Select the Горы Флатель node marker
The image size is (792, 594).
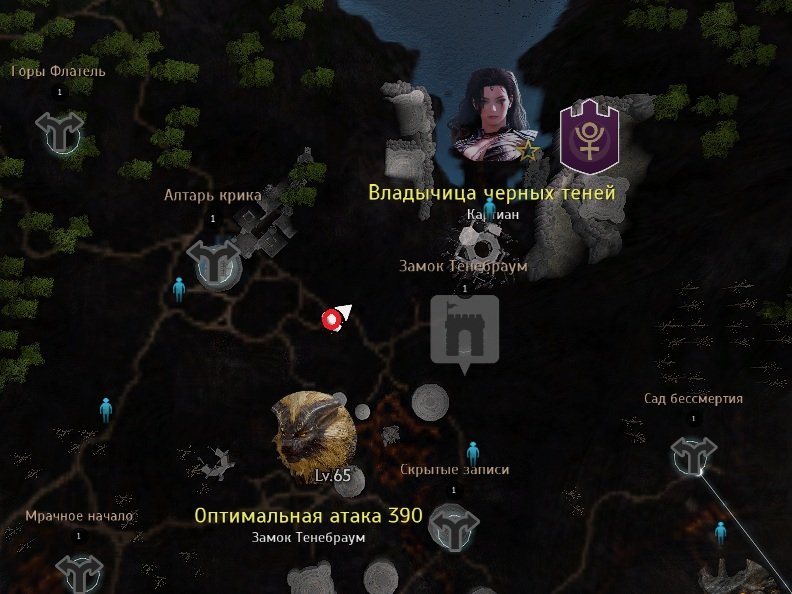click(x=60, y=131)
